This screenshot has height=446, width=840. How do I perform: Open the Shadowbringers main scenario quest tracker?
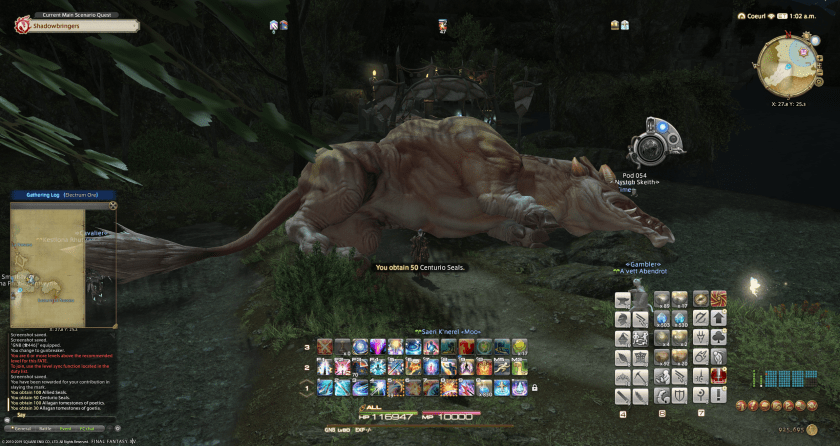tap(60, 26)
